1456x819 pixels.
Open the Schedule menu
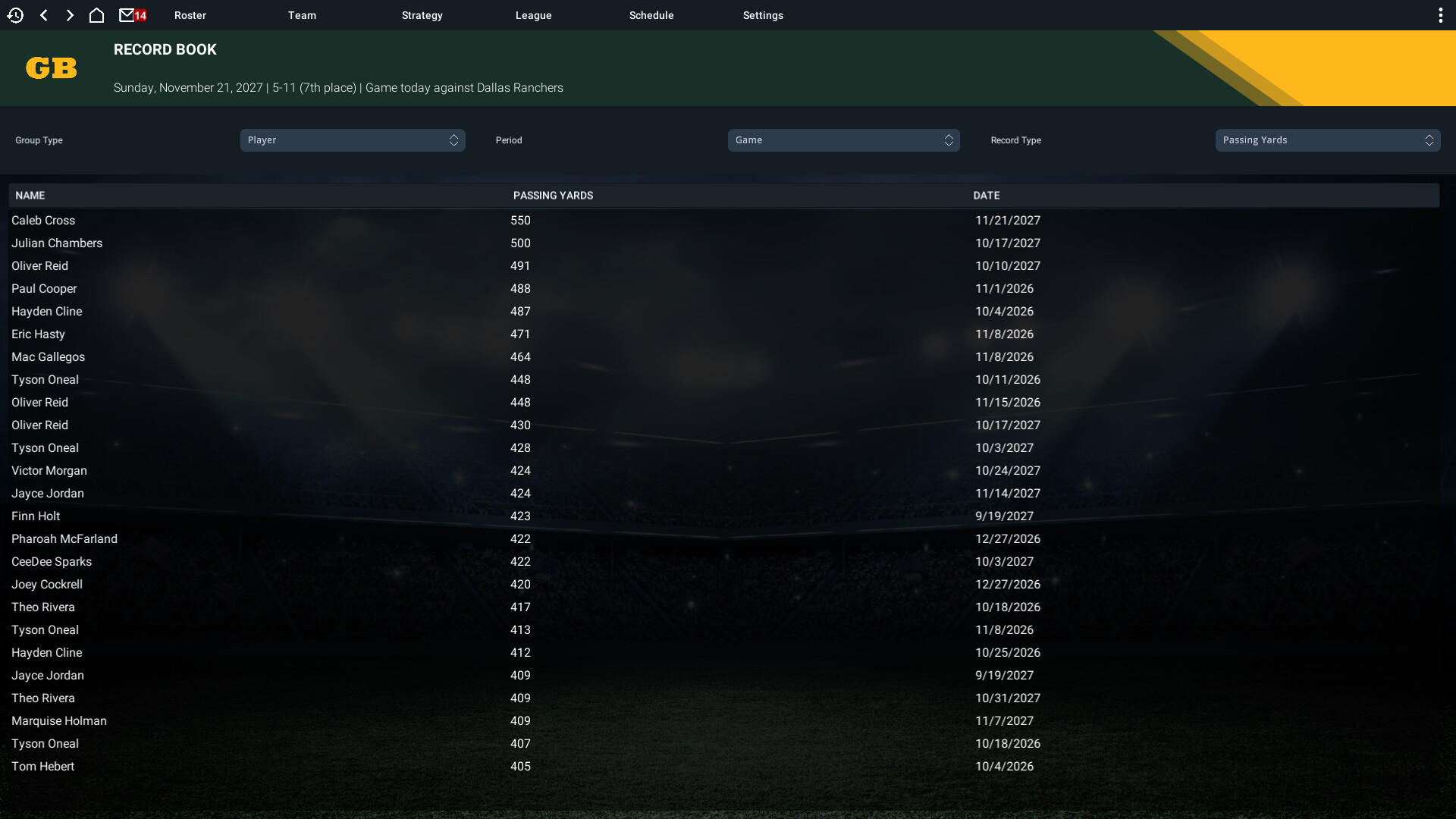tap(651, 14)
